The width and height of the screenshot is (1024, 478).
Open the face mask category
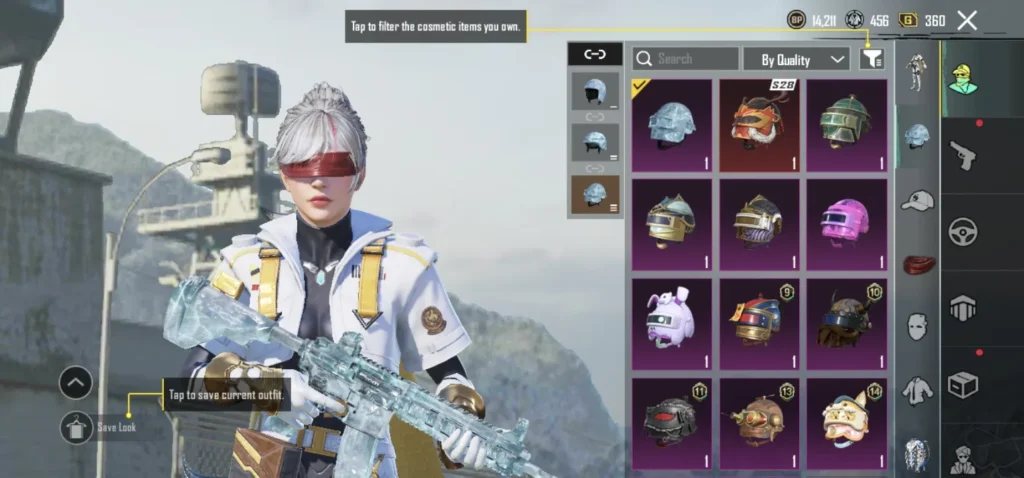point(917,326)
